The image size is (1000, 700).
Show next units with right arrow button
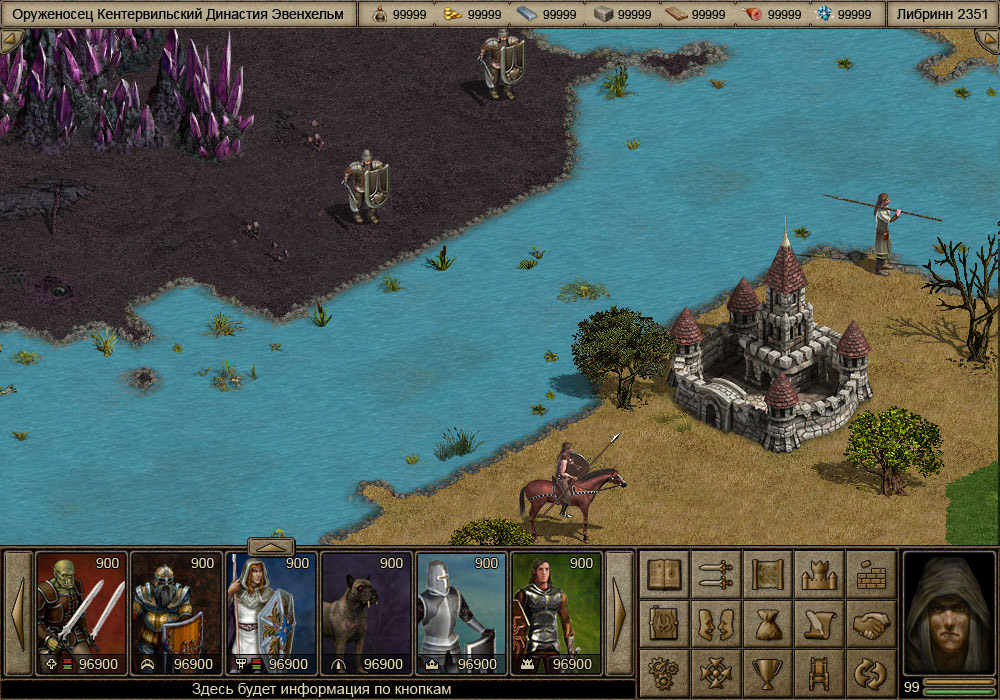pyautogui.click(x=620, y=613)
